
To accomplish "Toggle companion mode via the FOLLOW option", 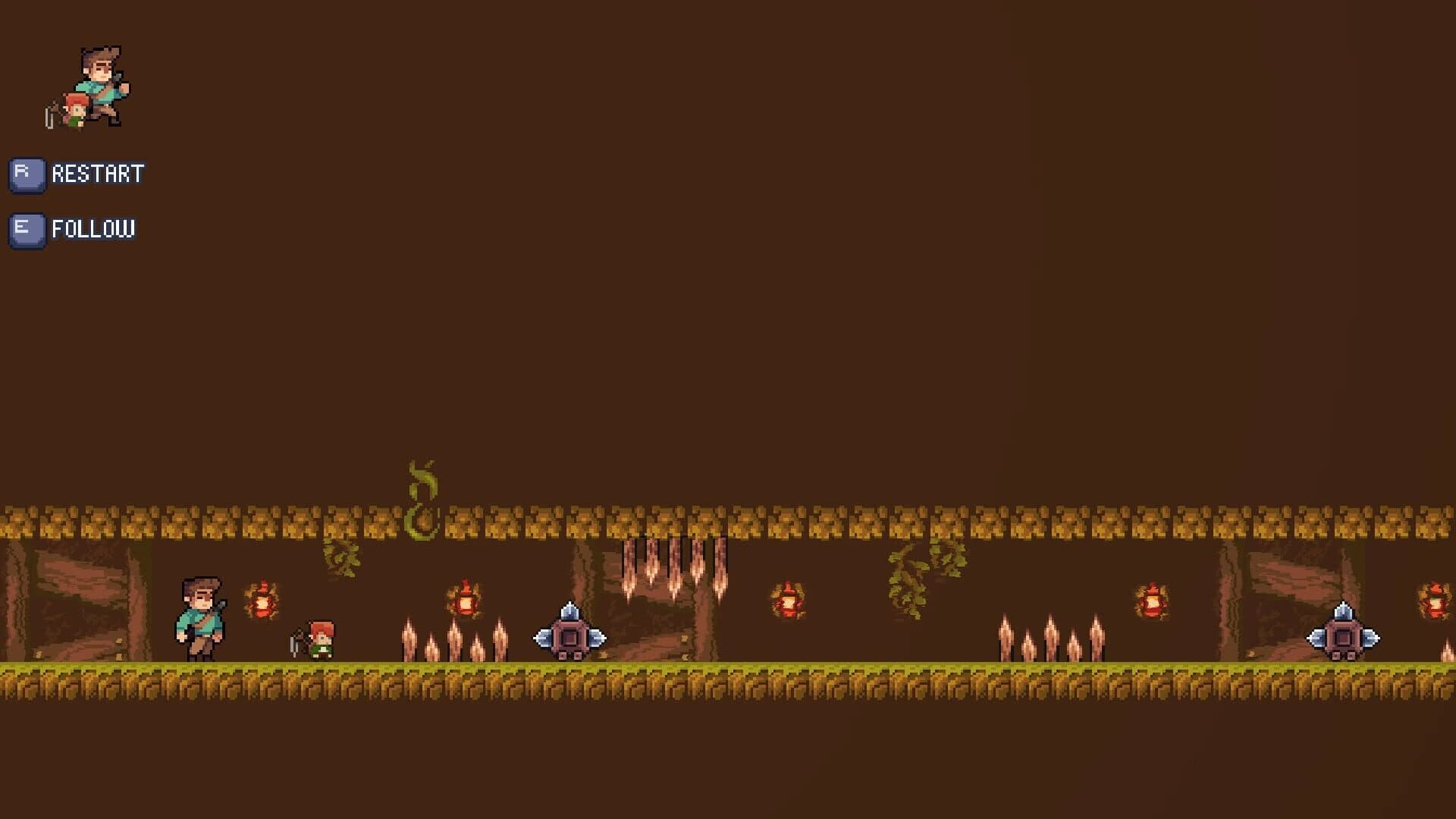I will pos(93,228).
